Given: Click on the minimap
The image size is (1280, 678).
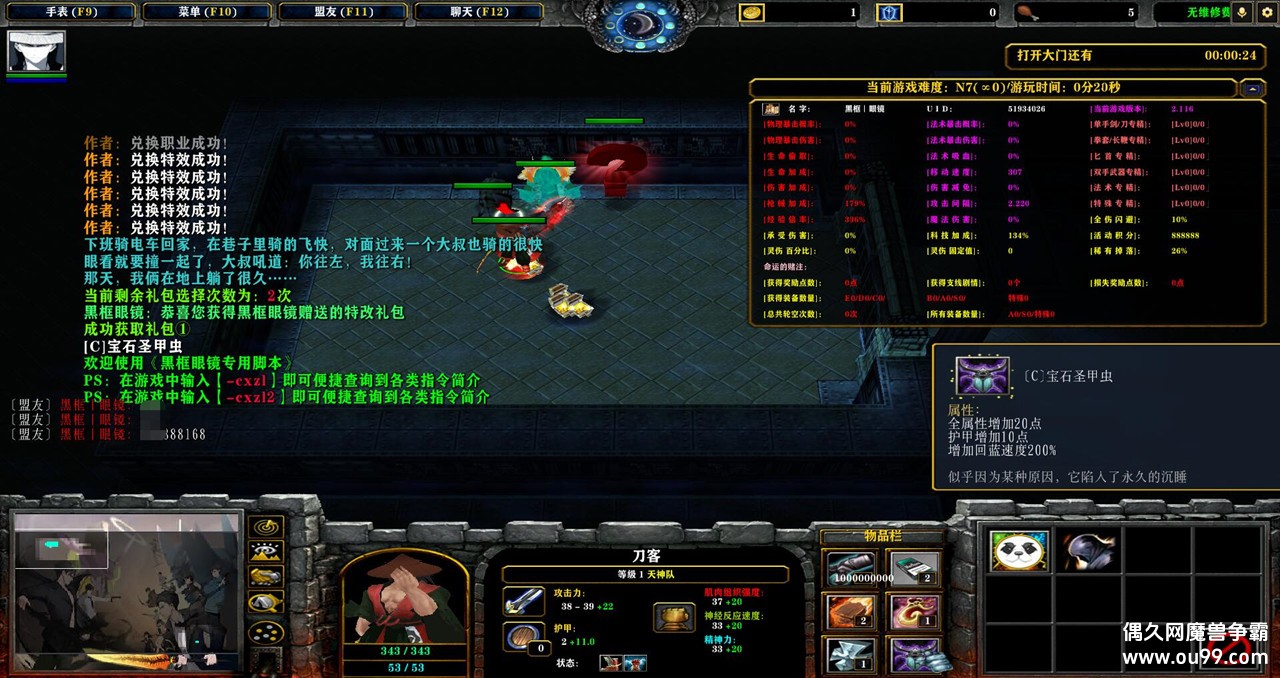Looking at the screenshot, I should 125,590.
